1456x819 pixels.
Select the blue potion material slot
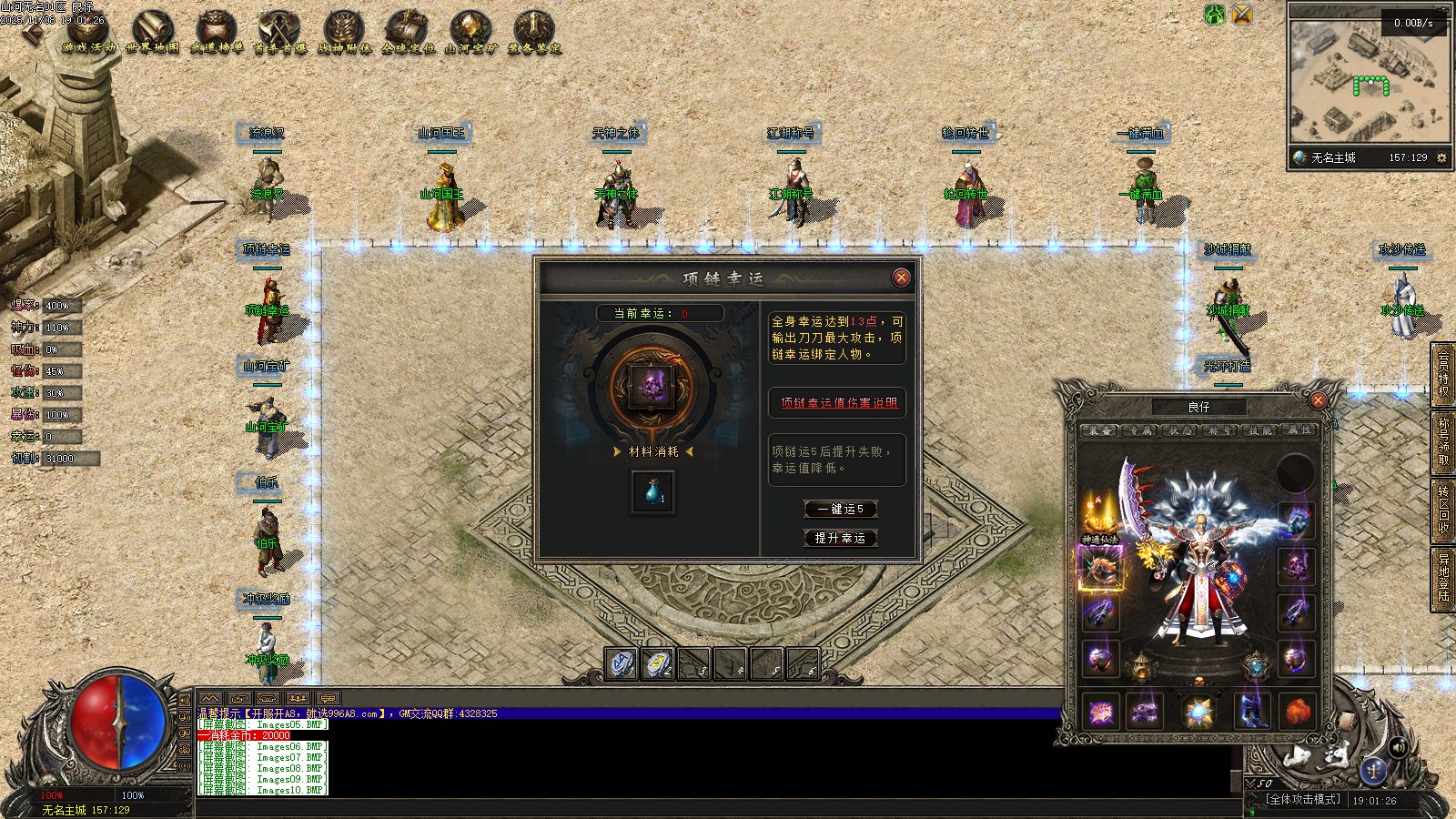click(x=653, y=492)
